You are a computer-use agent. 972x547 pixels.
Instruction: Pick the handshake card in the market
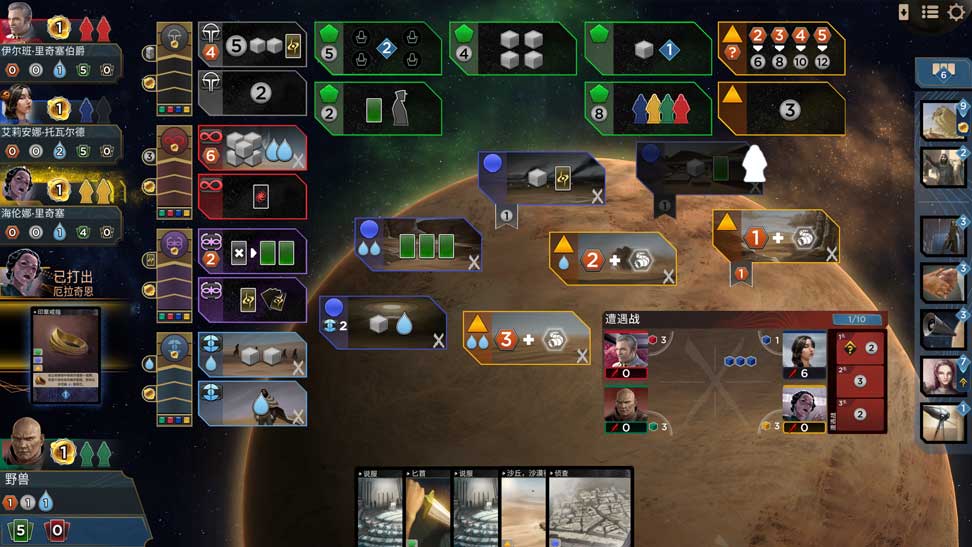point(942,284)
